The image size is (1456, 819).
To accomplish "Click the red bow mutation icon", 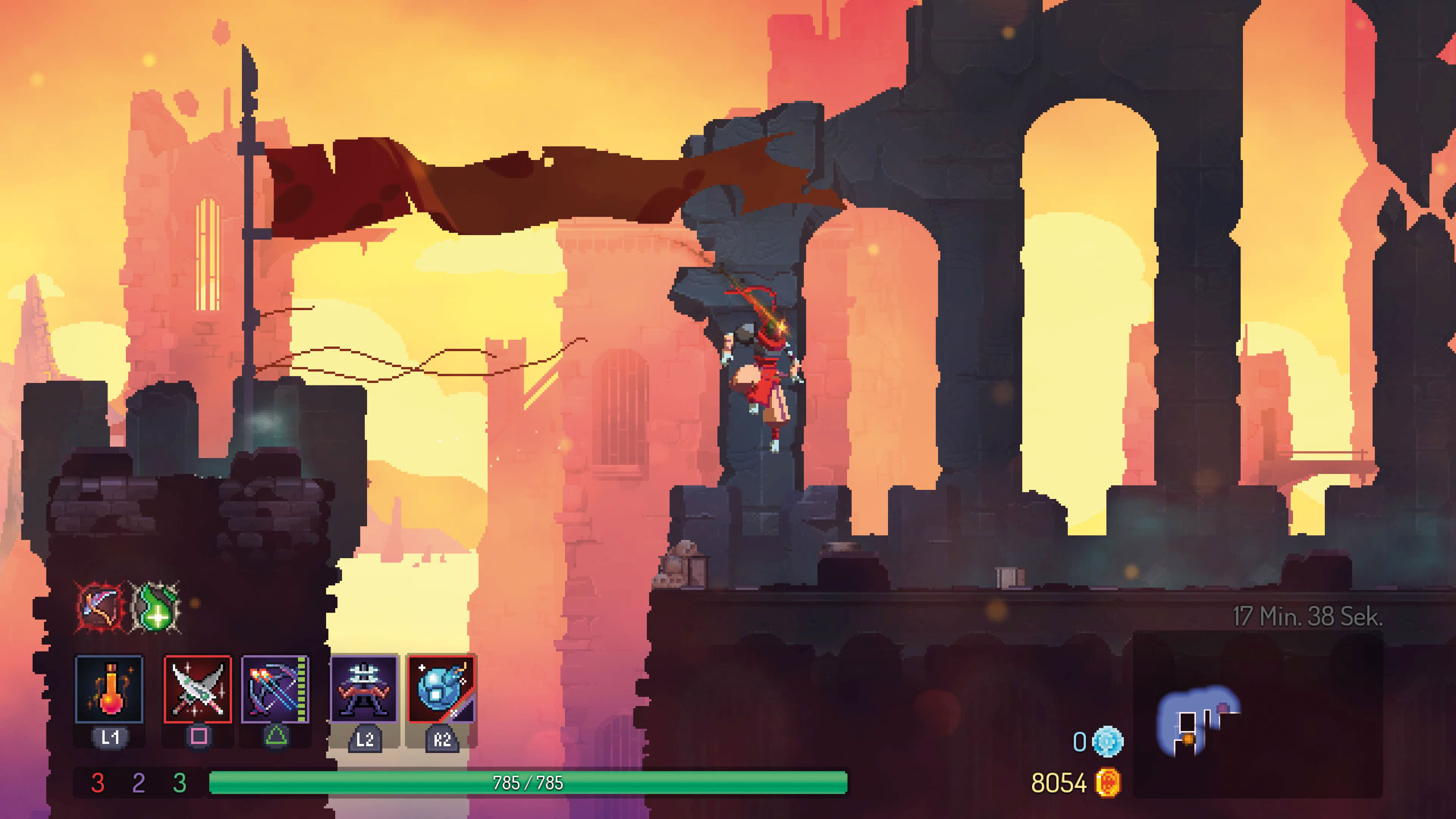I will click(99, 606).
